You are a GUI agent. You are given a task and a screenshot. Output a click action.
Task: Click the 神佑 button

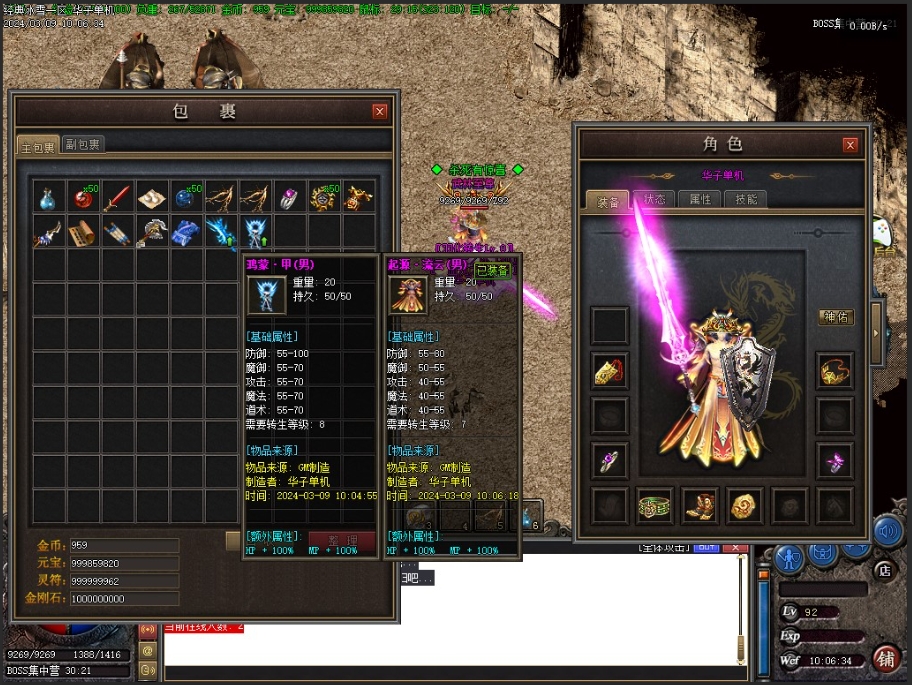pyautogui.click(x=836, y=317)
